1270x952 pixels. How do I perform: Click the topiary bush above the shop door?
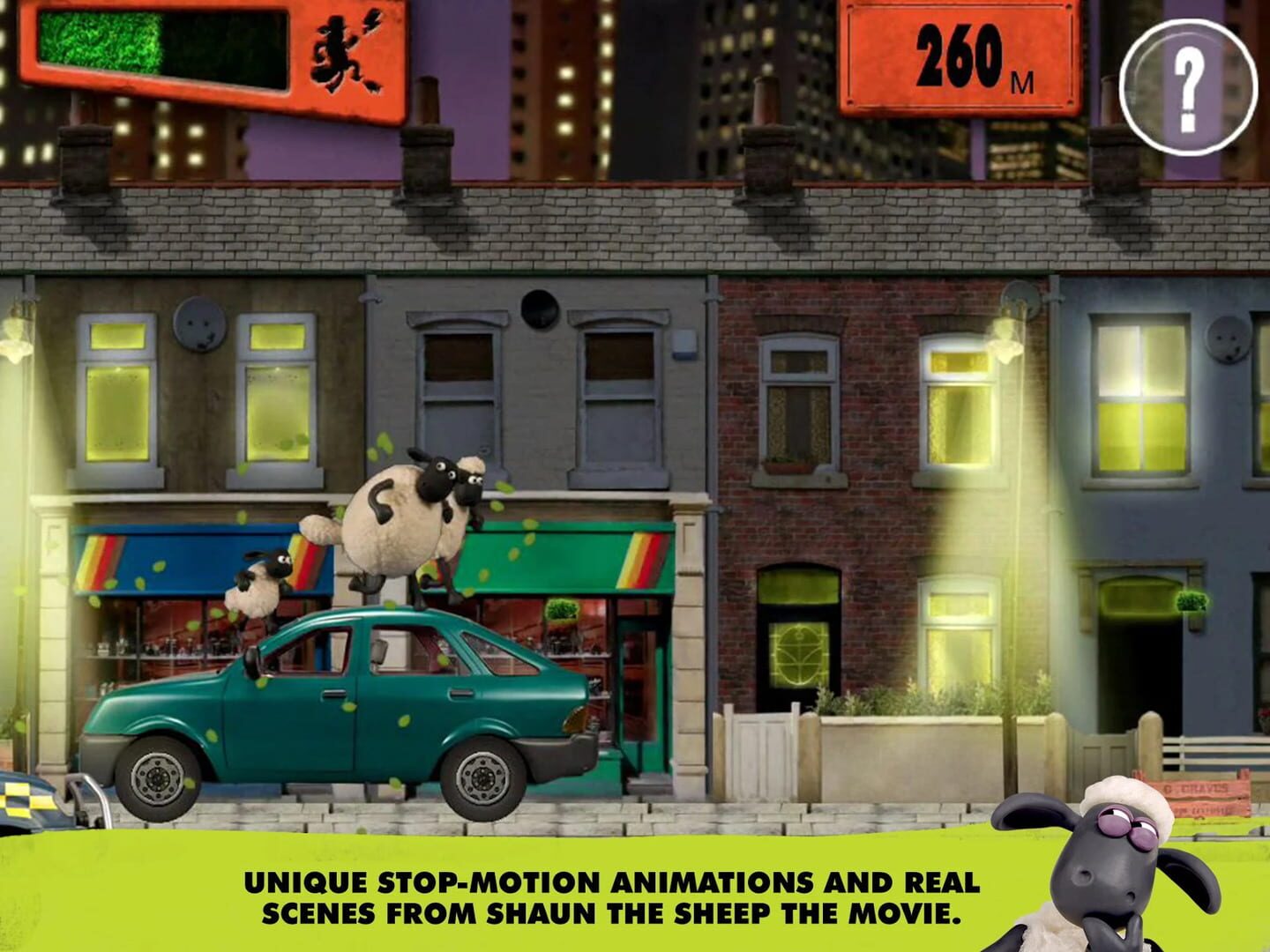tap(561, 608)
